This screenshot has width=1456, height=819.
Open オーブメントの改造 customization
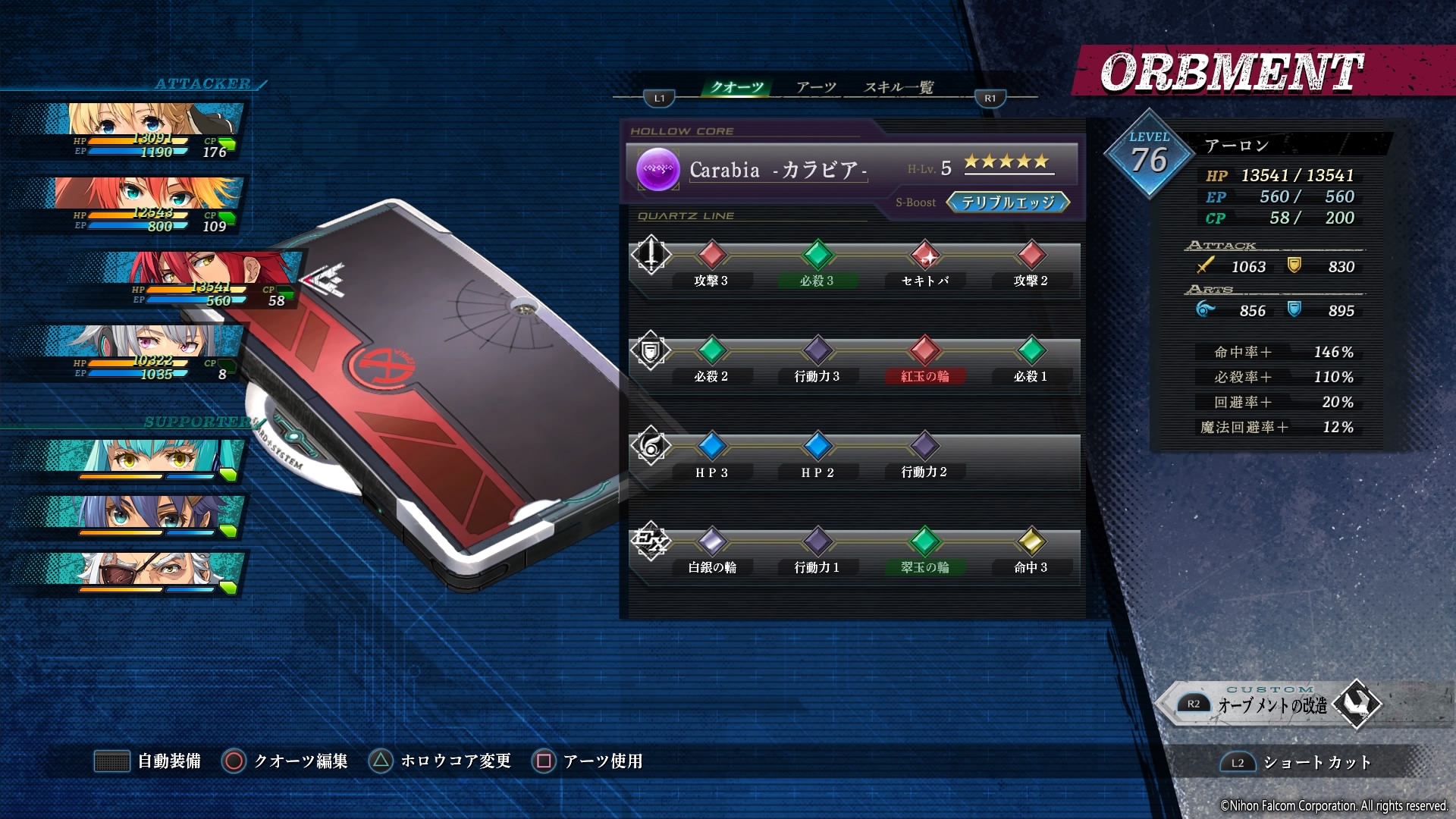click(x=1272, y=705)
